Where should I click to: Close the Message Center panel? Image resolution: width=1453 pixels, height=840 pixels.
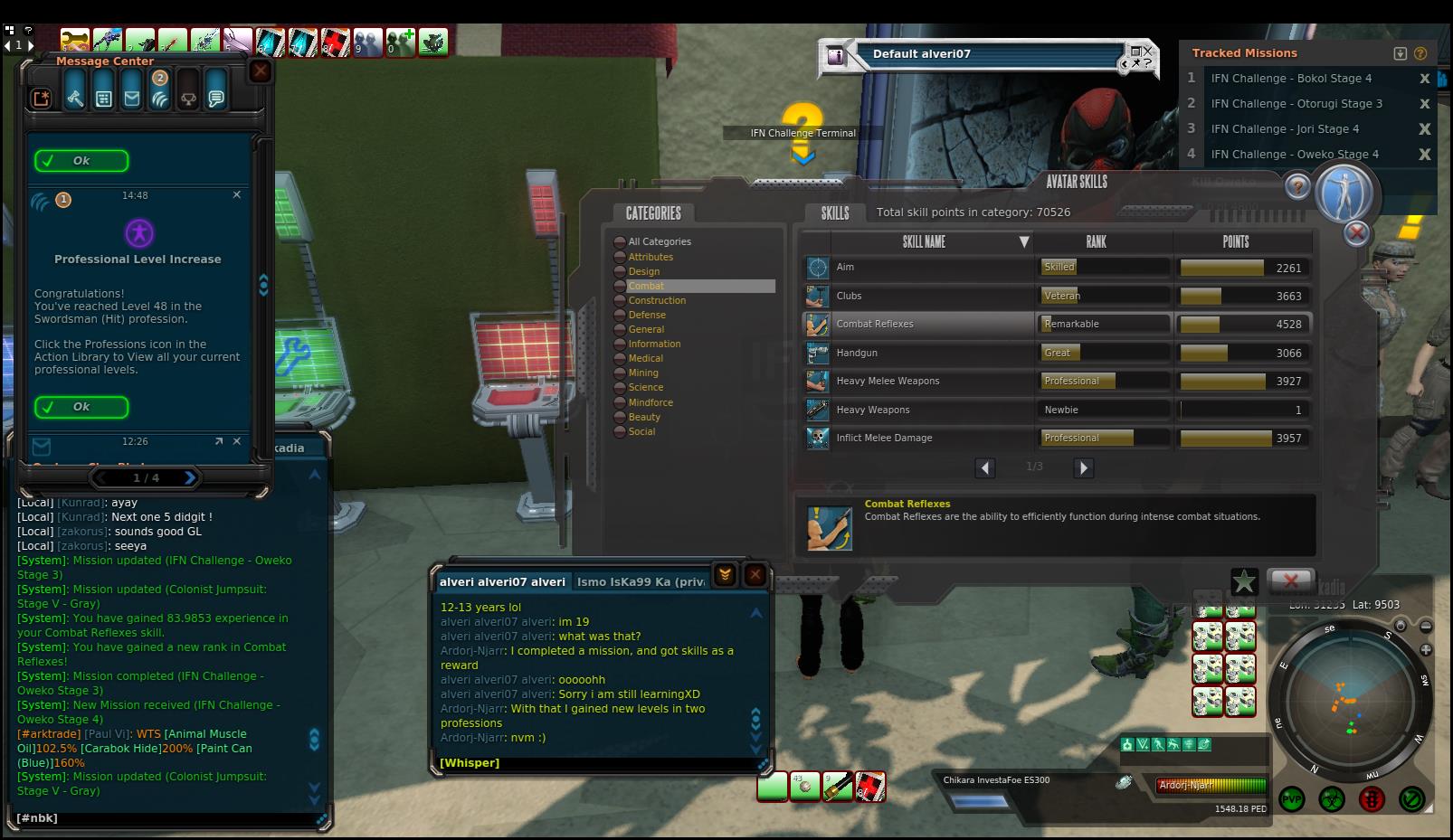click(x=261, y=71)
